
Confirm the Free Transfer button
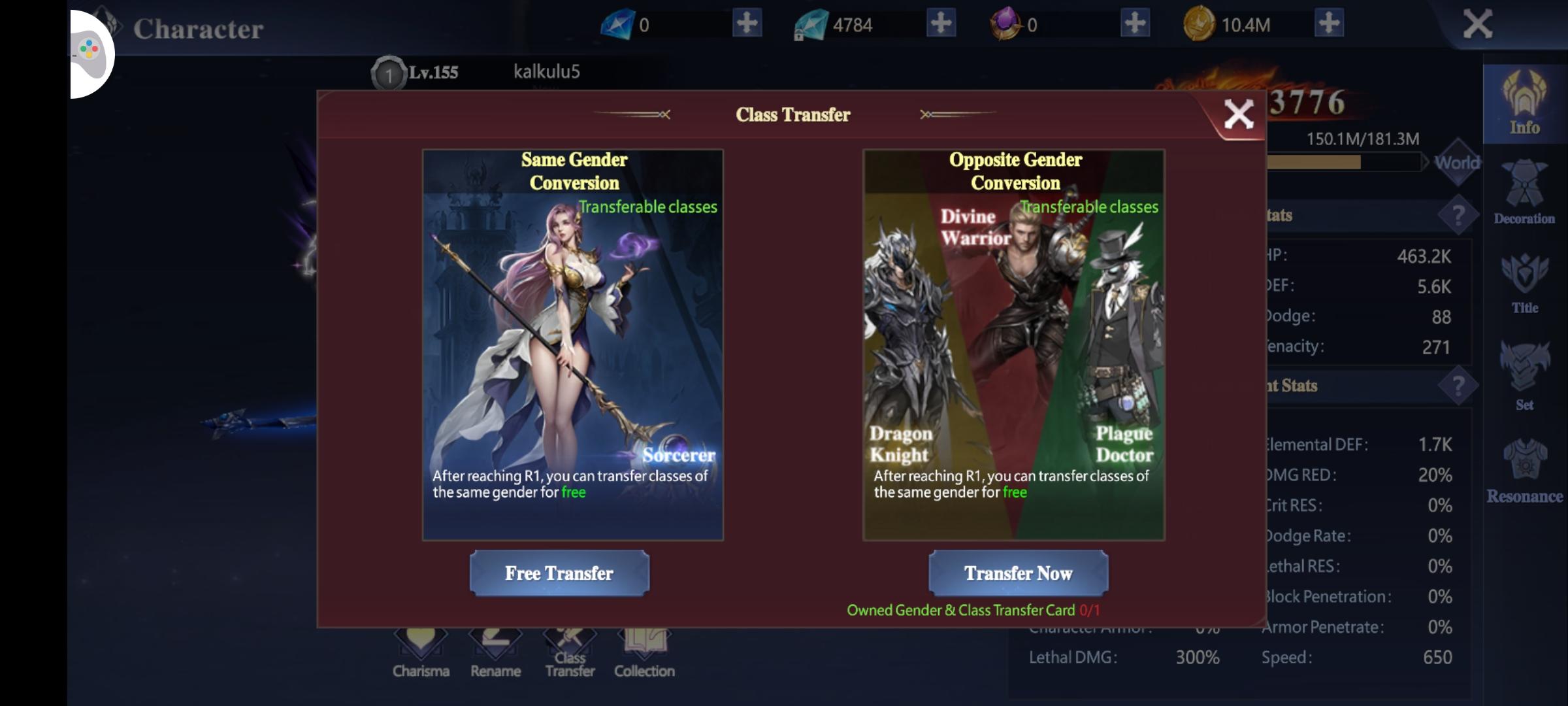(559, 573)
